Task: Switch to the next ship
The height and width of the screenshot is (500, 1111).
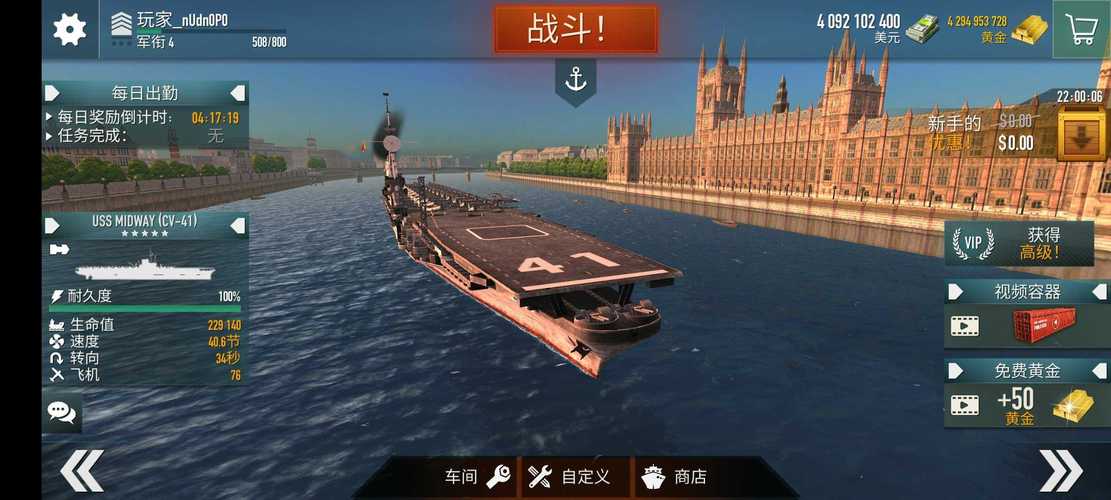Action: pos(1060,470)
